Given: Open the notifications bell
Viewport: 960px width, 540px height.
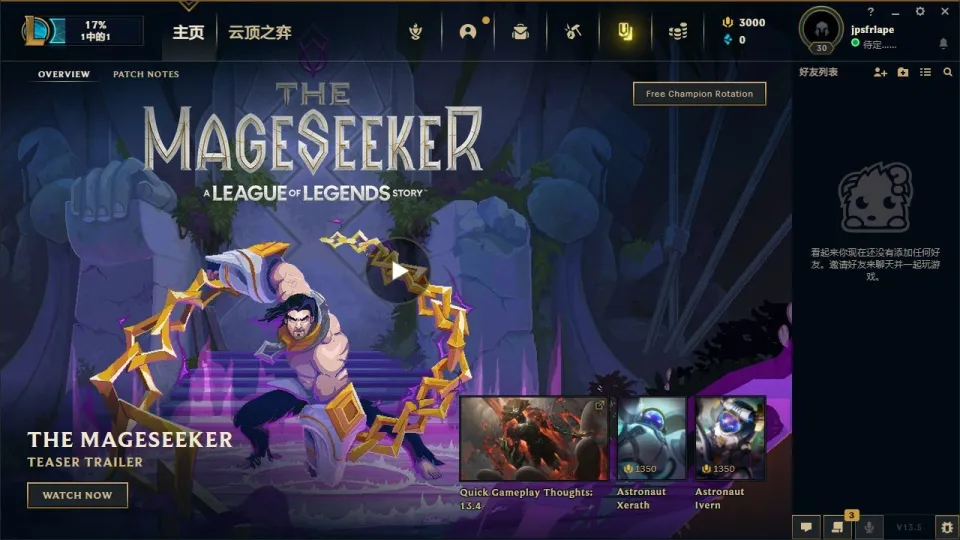Looking at the screenshot, I should [943, 44].
